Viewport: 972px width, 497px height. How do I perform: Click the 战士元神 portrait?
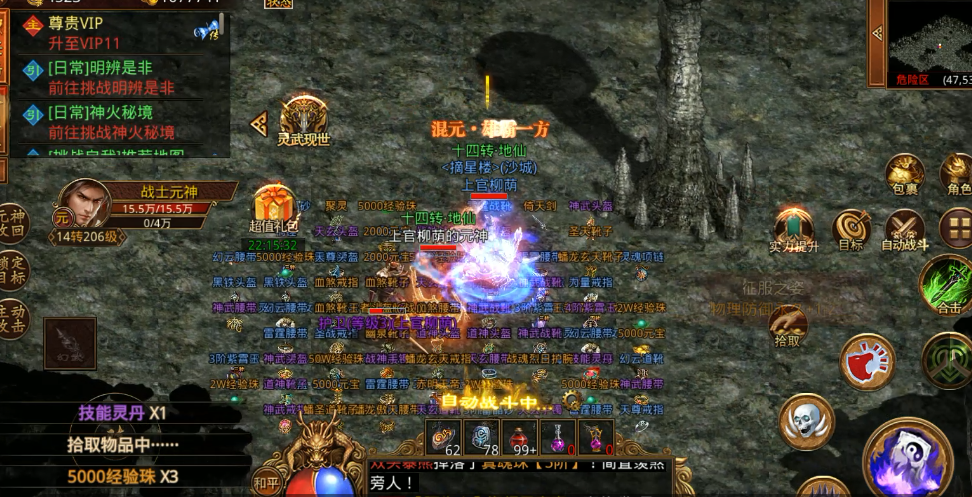coord(84,203)
